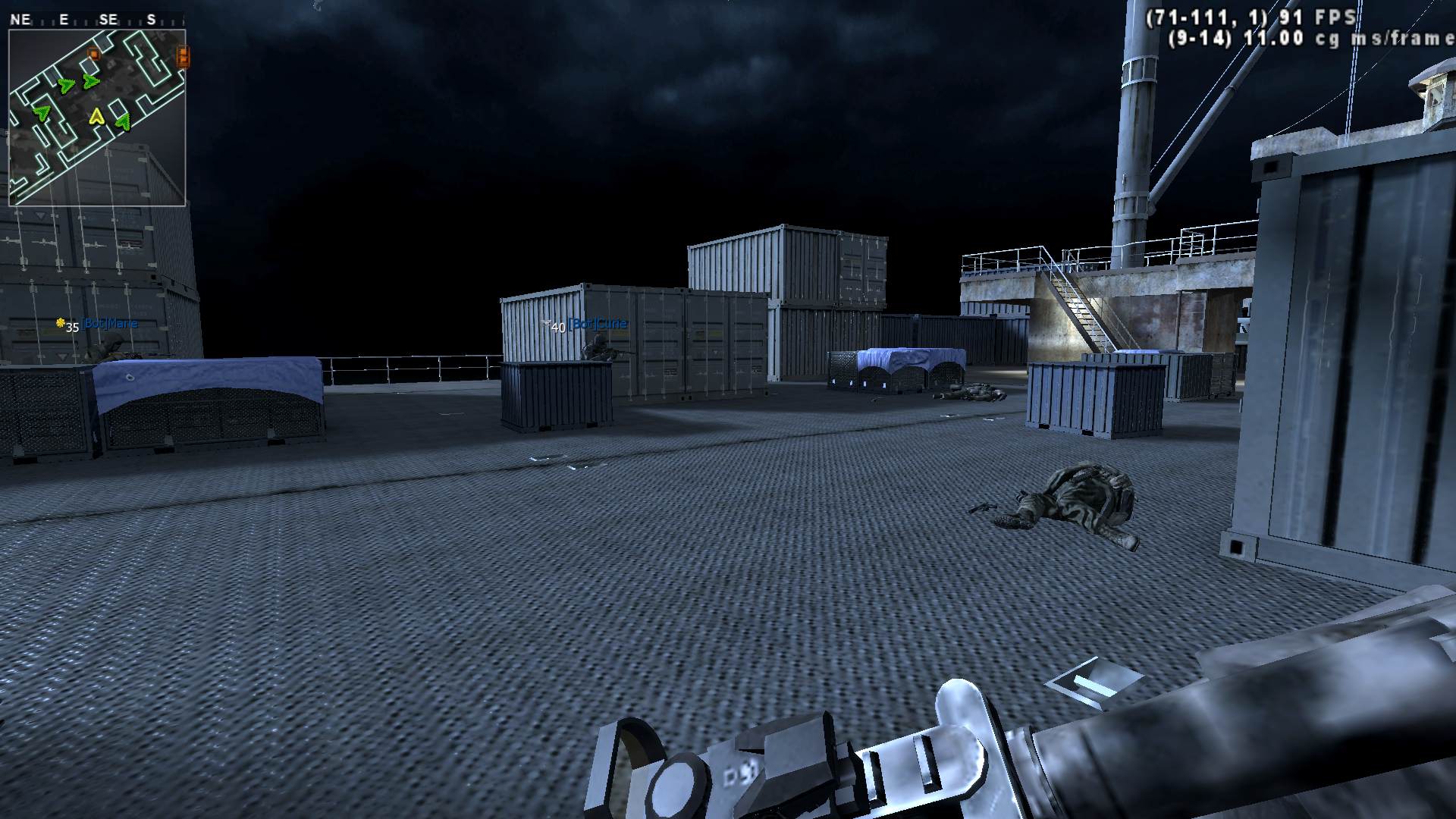Click the NE compass heading label

[20, 19]
